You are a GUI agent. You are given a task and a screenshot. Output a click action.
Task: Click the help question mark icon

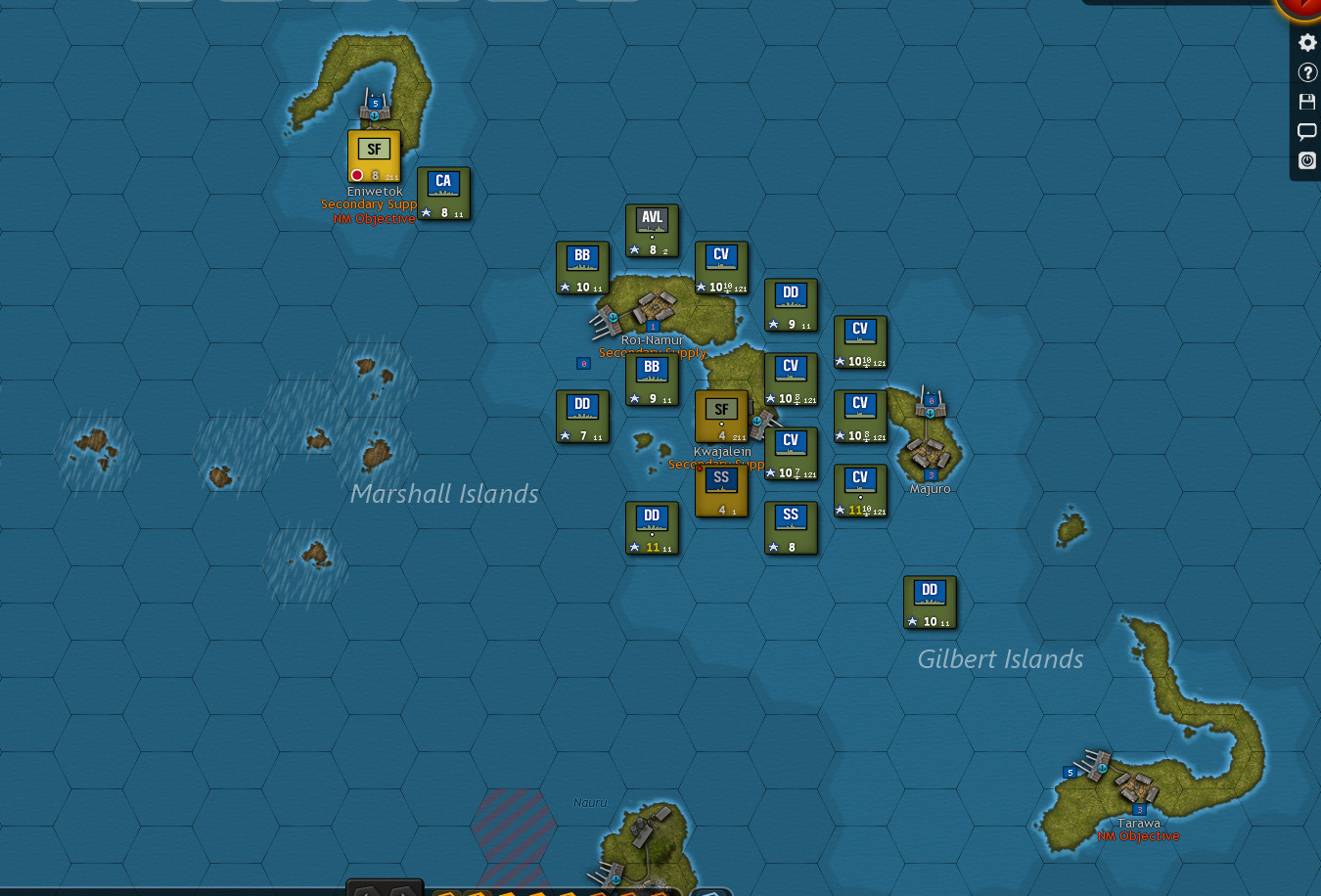pyautogui.click(x=1306, y=71)
